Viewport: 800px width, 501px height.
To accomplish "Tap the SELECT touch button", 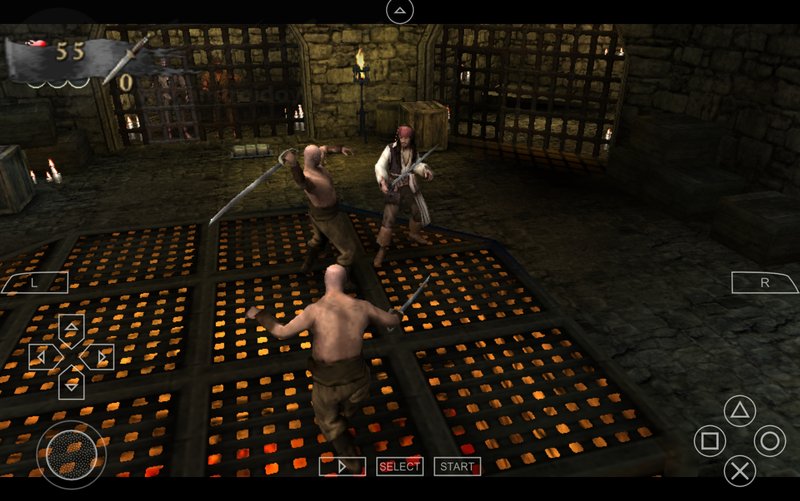I will click(399, 466).
